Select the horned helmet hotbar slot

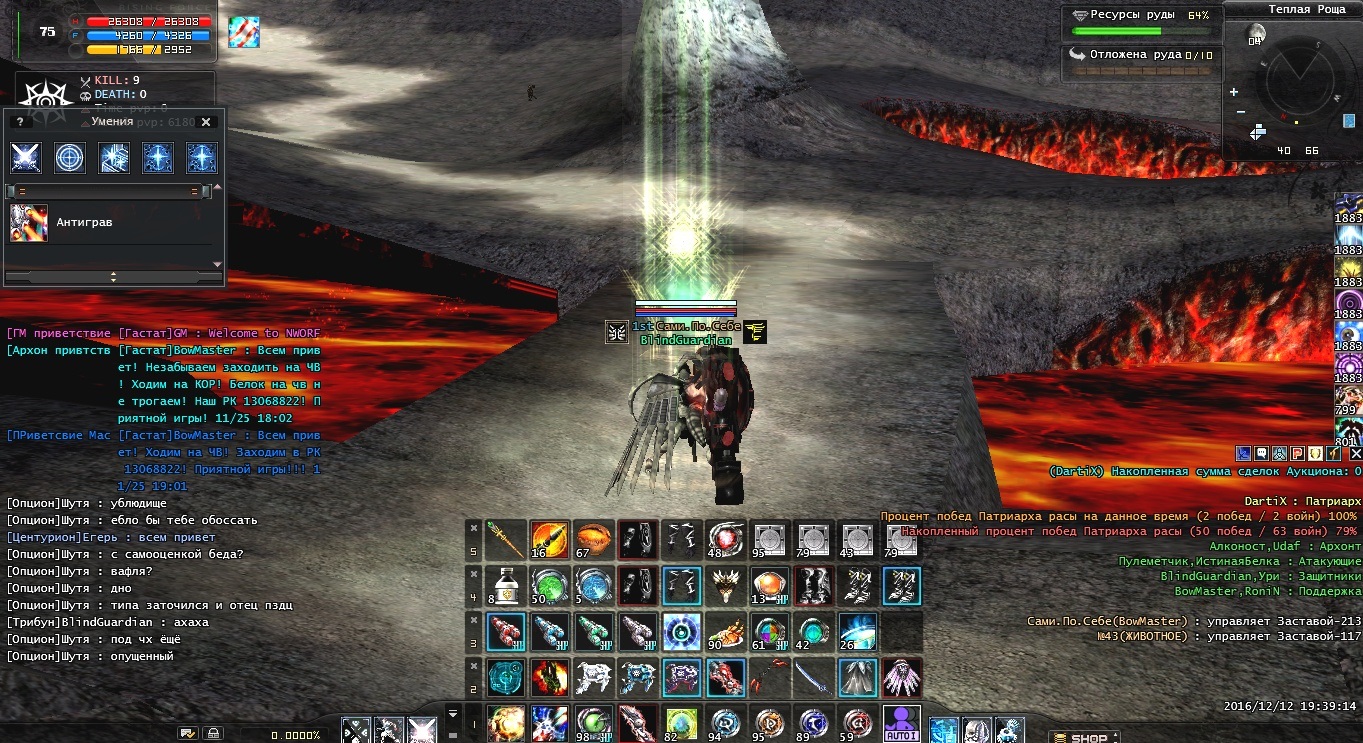(725, 585)
